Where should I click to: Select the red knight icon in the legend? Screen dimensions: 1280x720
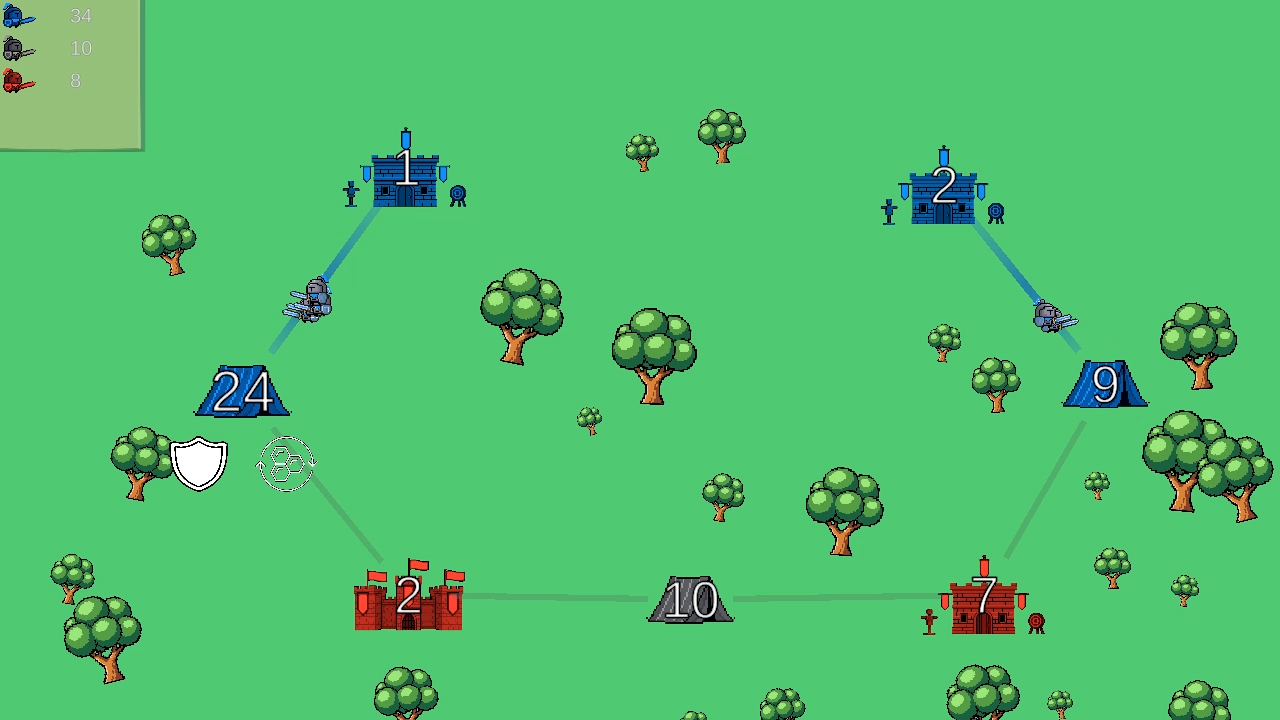pos(18,81)
